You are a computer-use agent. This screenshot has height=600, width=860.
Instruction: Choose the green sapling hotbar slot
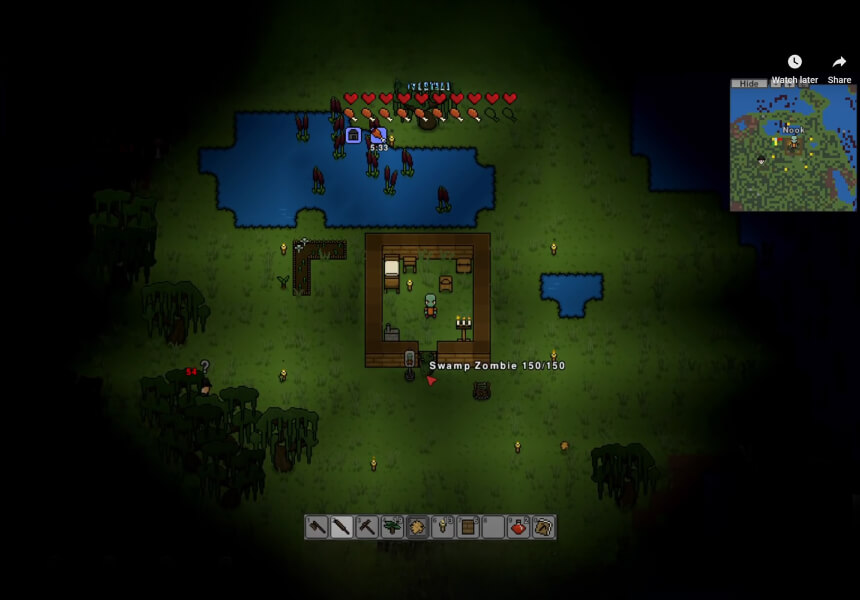[x=392, y=527]
